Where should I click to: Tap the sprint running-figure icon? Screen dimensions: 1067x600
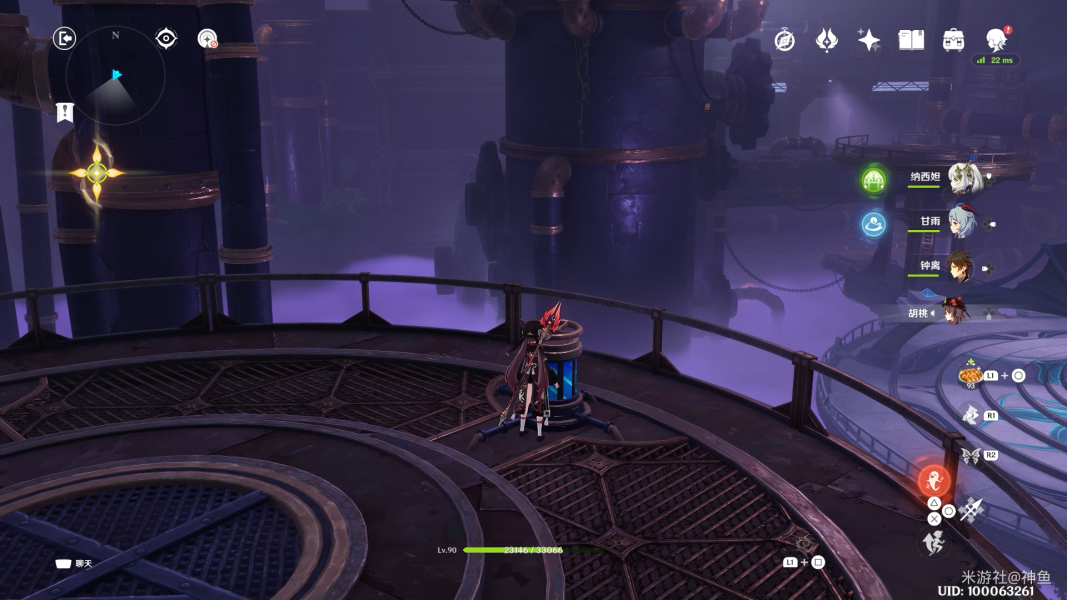point(933,543)
